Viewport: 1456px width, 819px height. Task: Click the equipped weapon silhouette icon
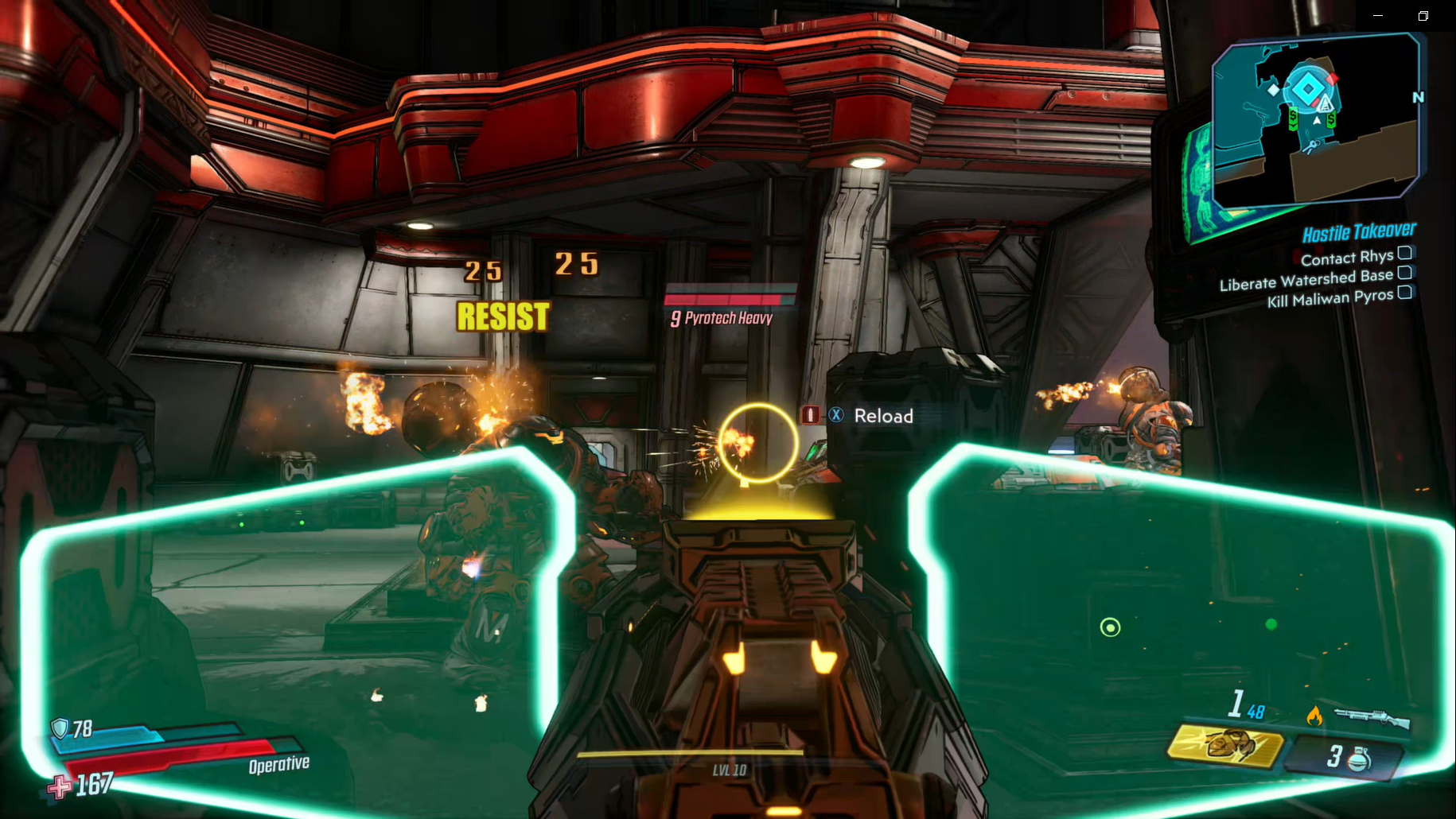click(1372, 718)
